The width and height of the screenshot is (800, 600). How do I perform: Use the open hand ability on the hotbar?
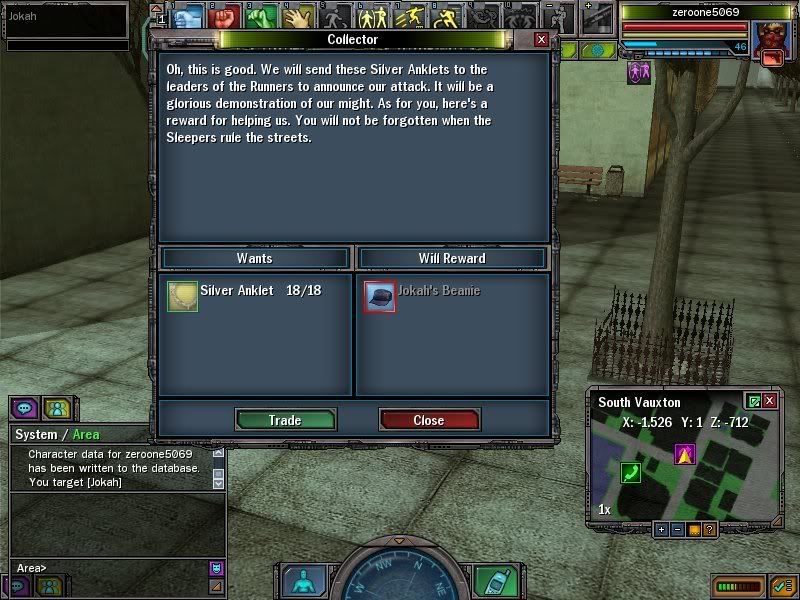299,17
